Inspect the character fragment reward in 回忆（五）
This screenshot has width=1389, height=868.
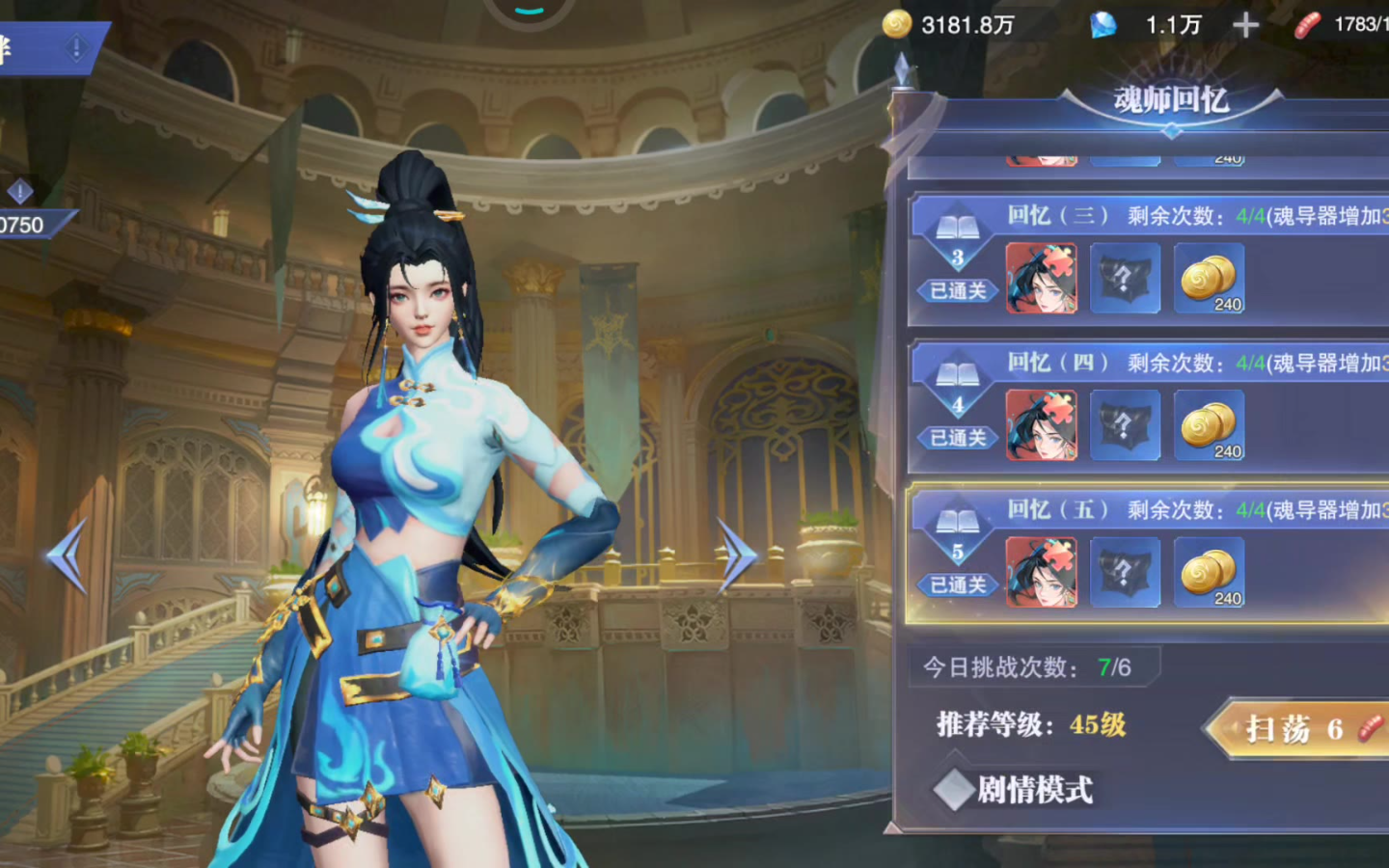(1042, 572)
